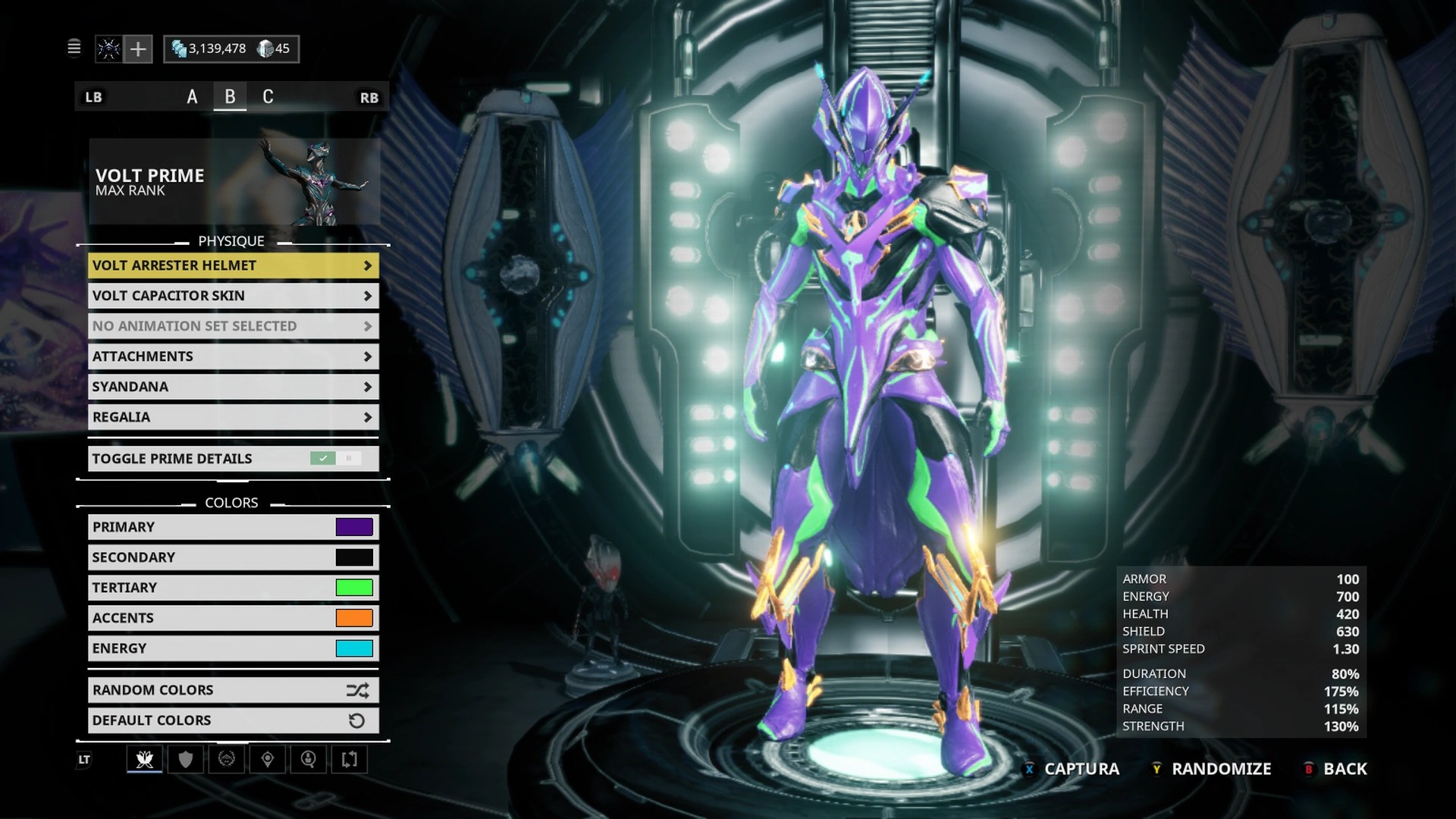This screenshot has width=1456, height=819.
Task: Open the swap arrows icon tab
Action: point(350,759)
